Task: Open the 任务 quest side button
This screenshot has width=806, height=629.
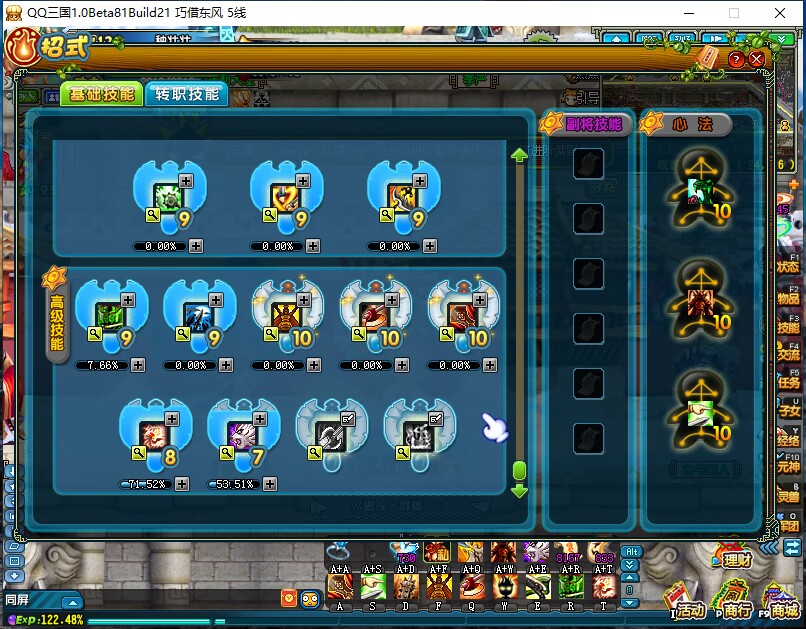Action: tap(789, 380)
